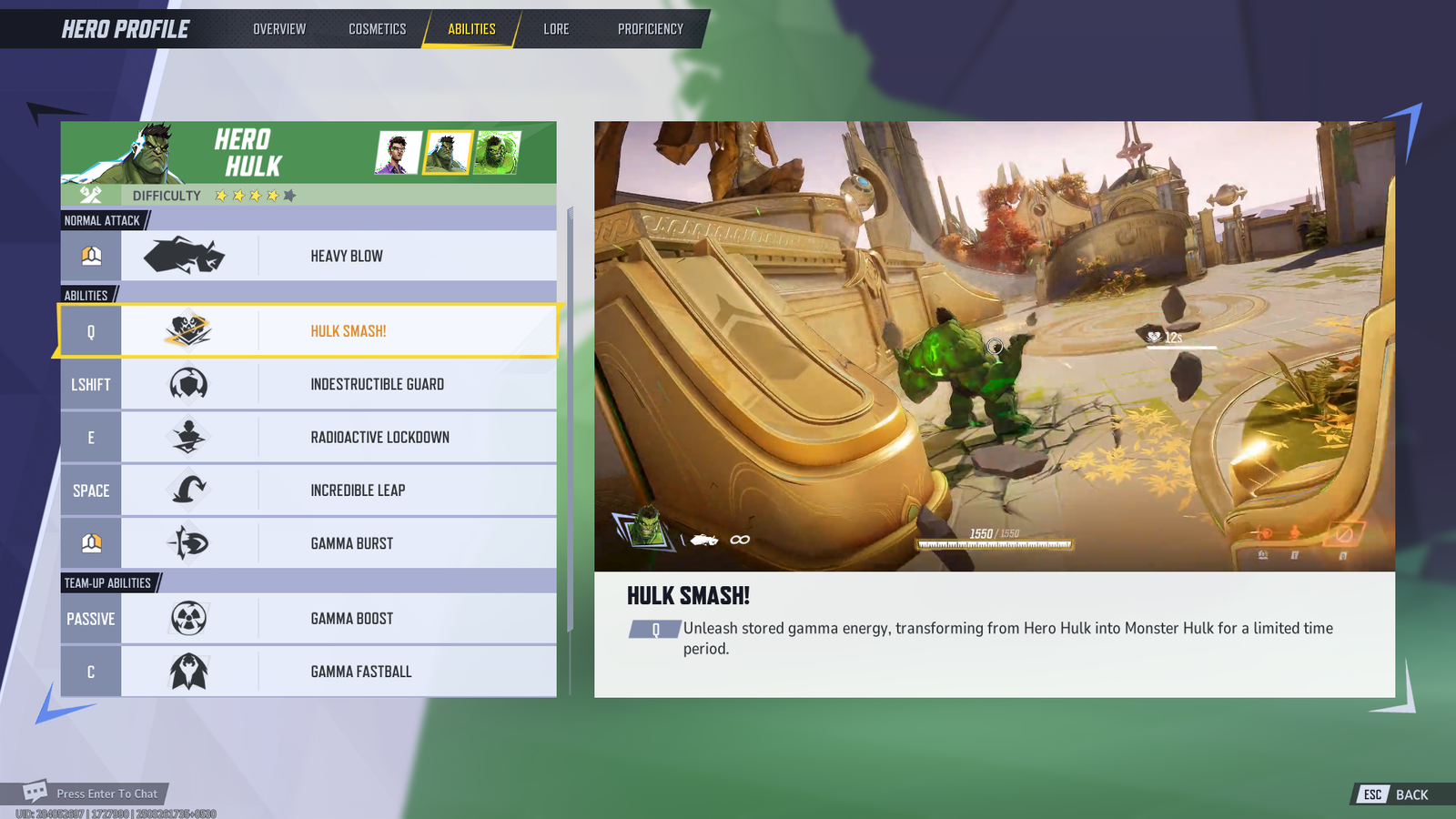Click the ESC BACK button
This screenshot has width=1456, height=819.
point(1388,794)
